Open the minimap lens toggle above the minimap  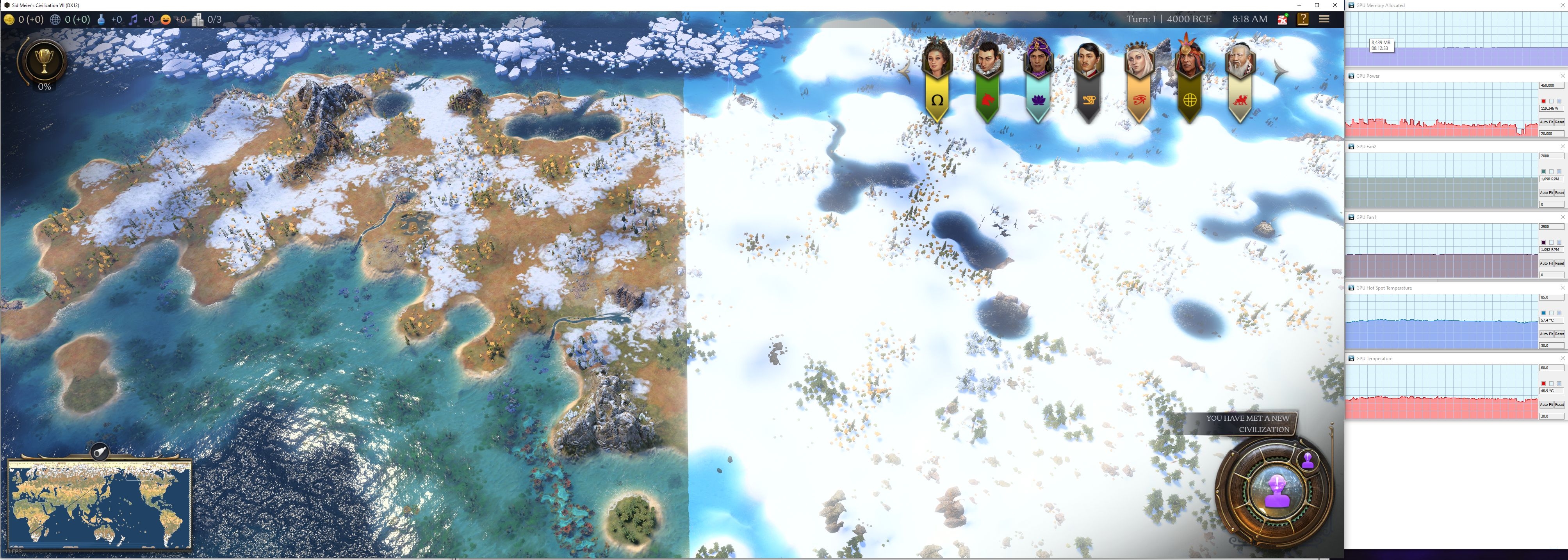pyautogui.click(x=100, y=452)
